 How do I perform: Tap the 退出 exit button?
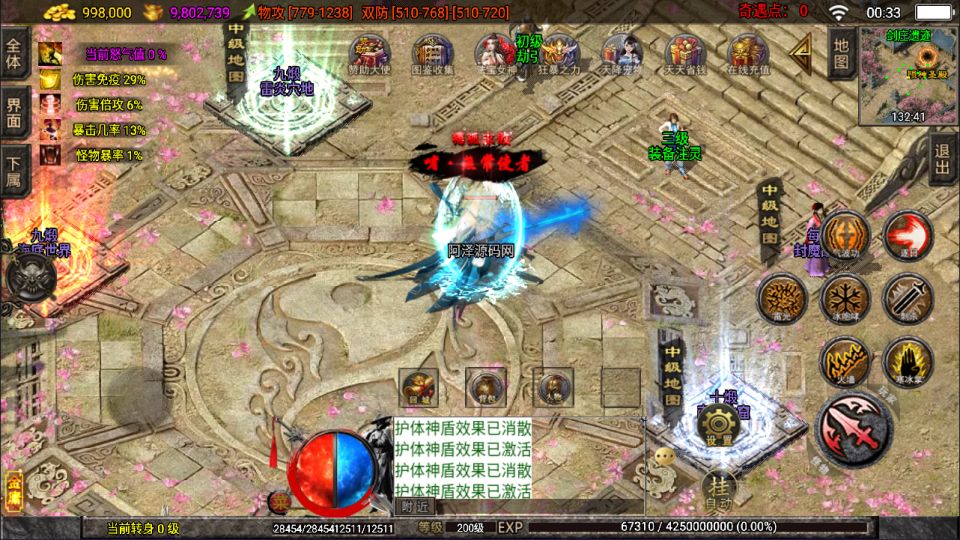coord(941,160)
